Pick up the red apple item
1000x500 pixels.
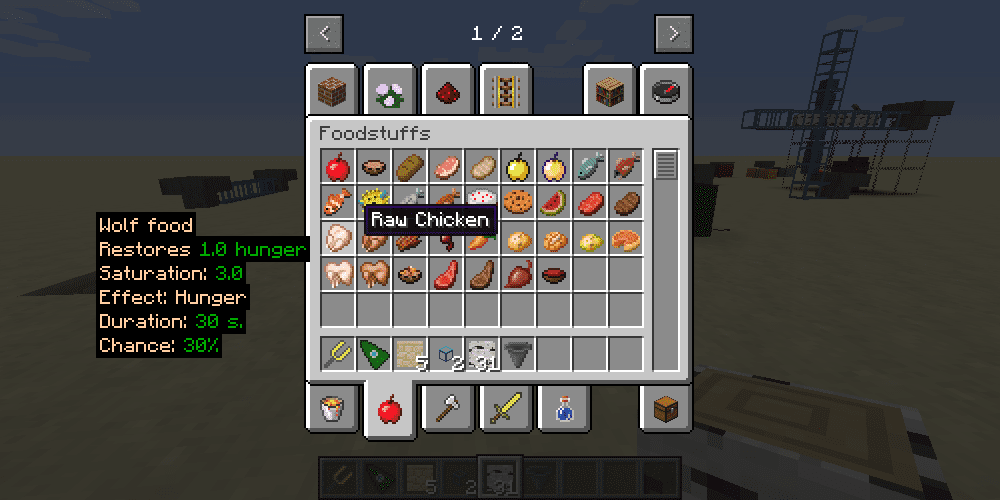pos(338,165)
